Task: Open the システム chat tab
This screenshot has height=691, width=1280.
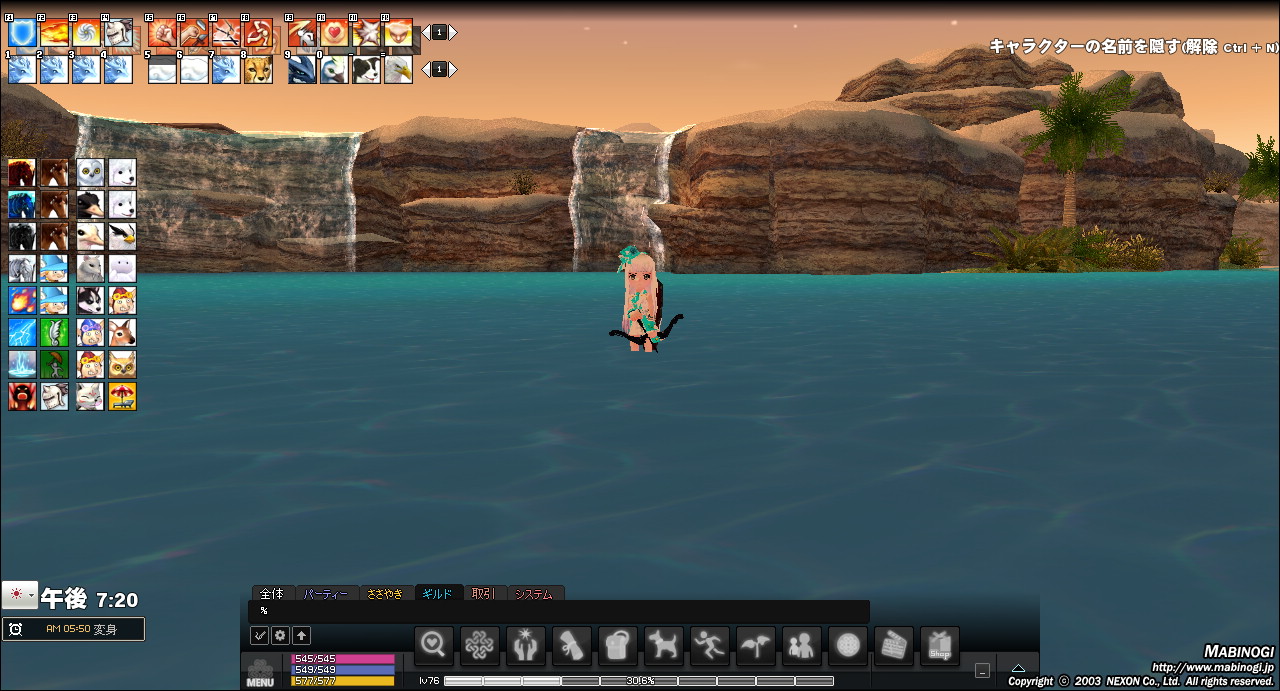Action: (534, 594)
